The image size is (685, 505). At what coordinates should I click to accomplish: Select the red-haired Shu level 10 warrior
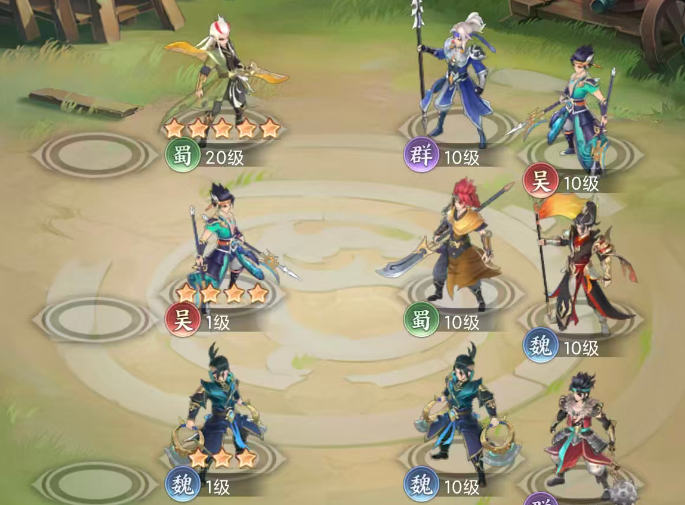pyautogui.click(x=454, y=245)
